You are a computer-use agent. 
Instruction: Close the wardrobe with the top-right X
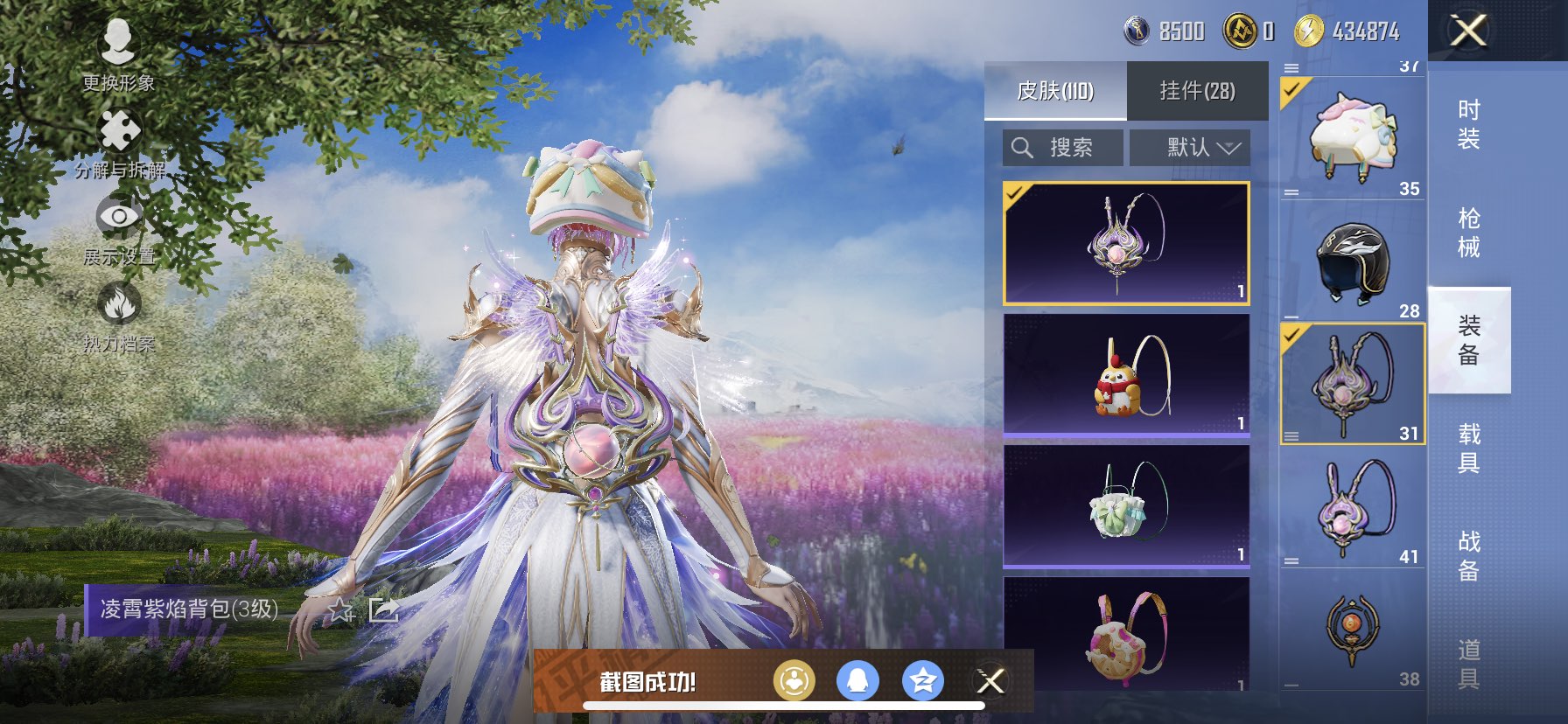pyautogui.click(x=1469, y=31)
